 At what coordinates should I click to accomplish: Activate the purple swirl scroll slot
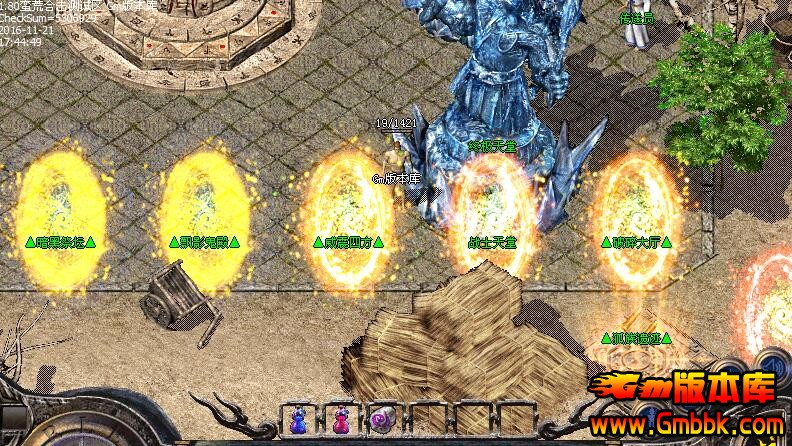pyautogui.click(x=383, y=421)
